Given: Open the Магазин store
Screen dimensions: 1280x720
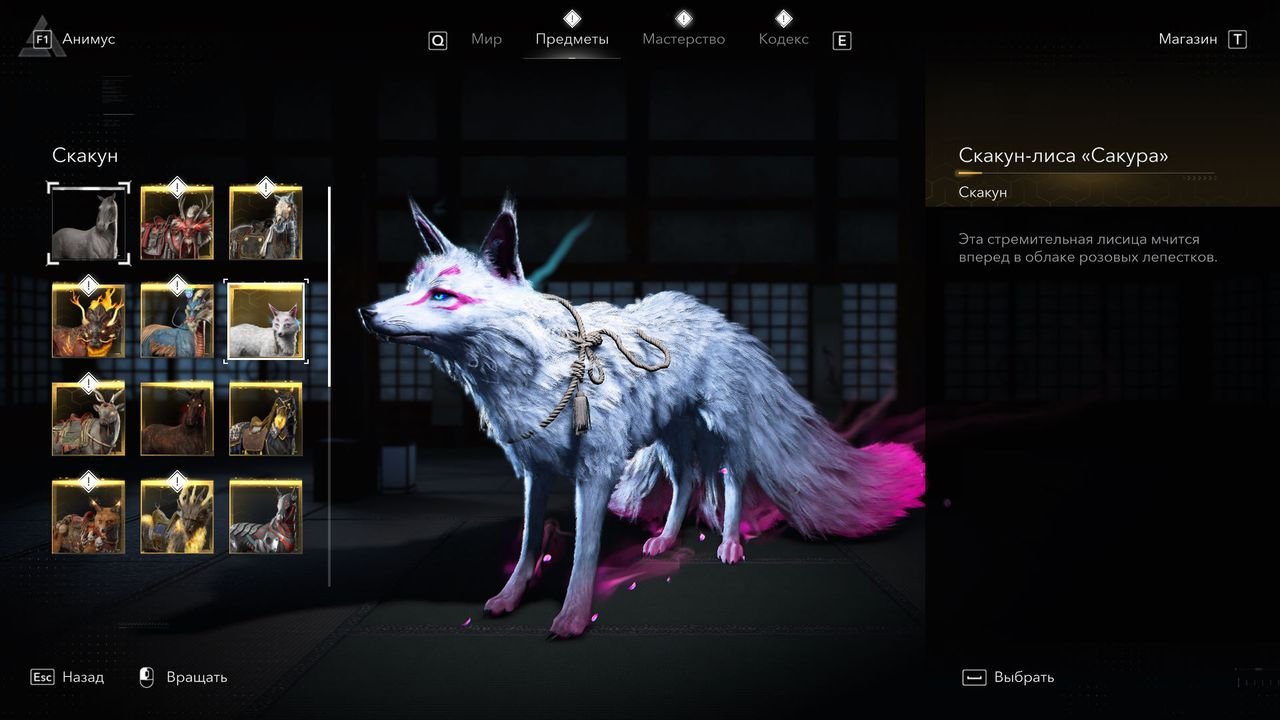Looking at the screenshot, I should pos(1189,40).
